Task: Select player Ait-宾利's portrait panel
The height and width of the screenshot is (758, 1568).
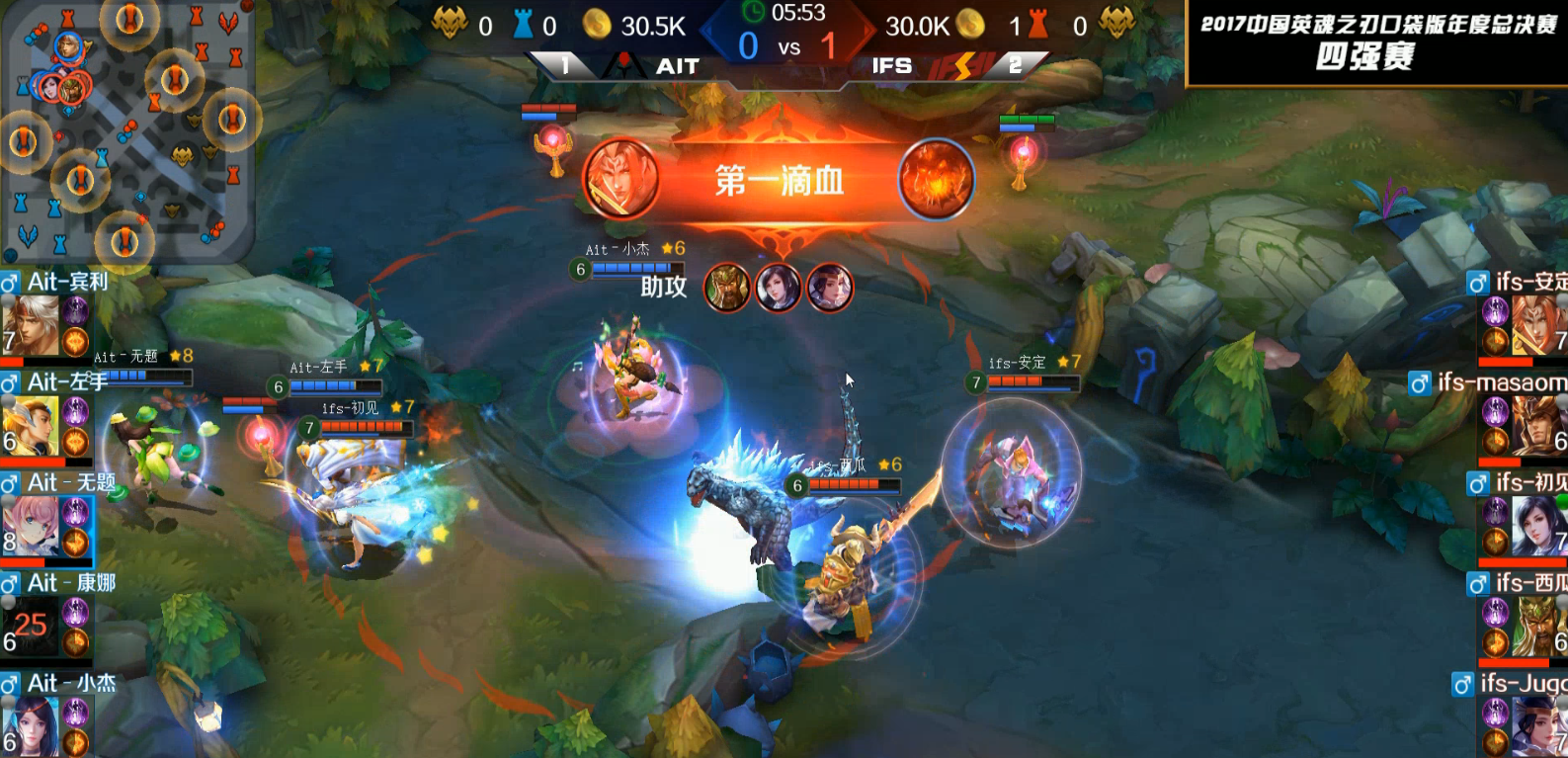Action: click(x=33, y=326)
